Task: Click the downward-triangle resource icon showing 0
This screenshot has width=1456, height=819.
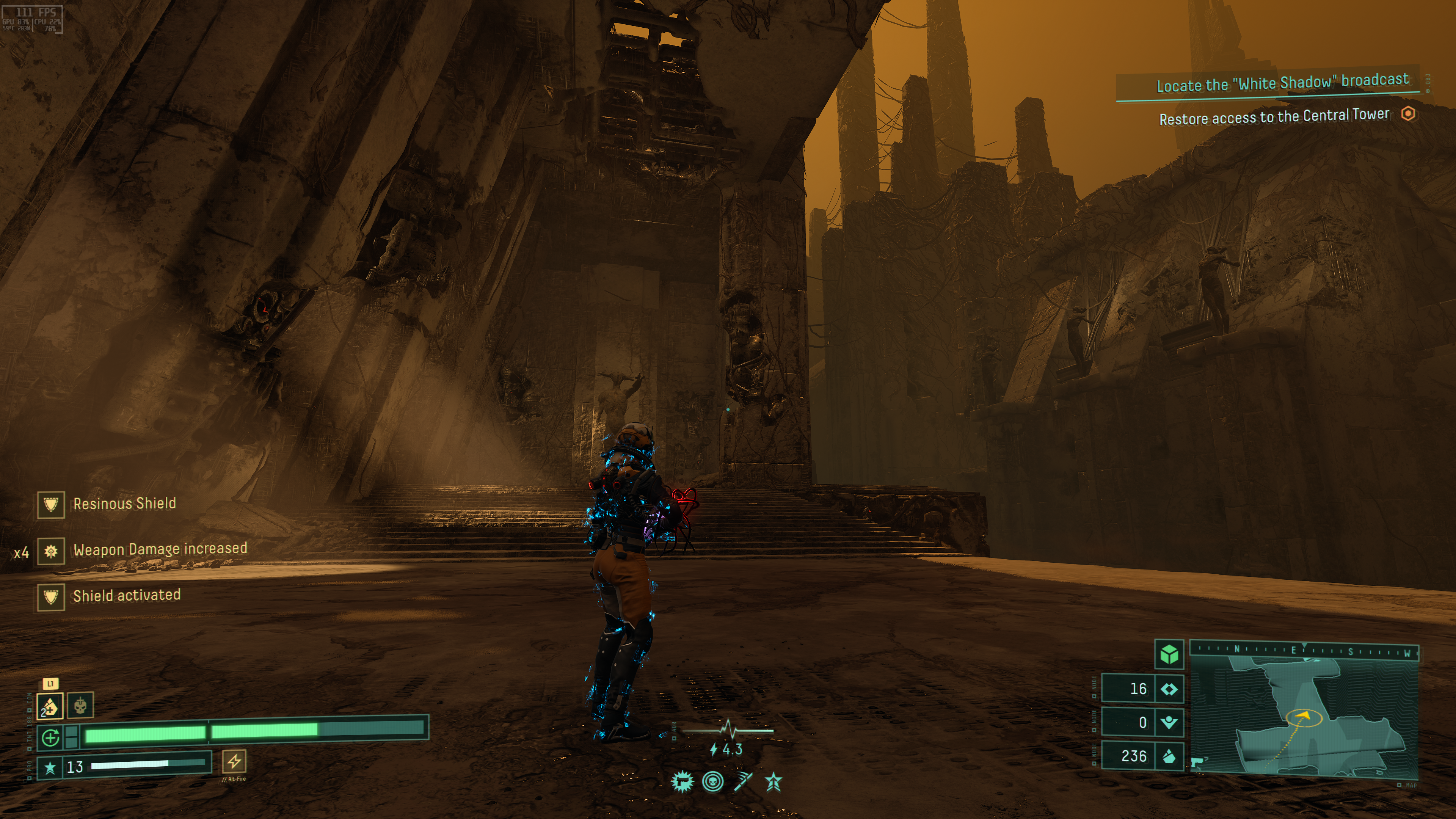Action: (x=1168, y=722)
